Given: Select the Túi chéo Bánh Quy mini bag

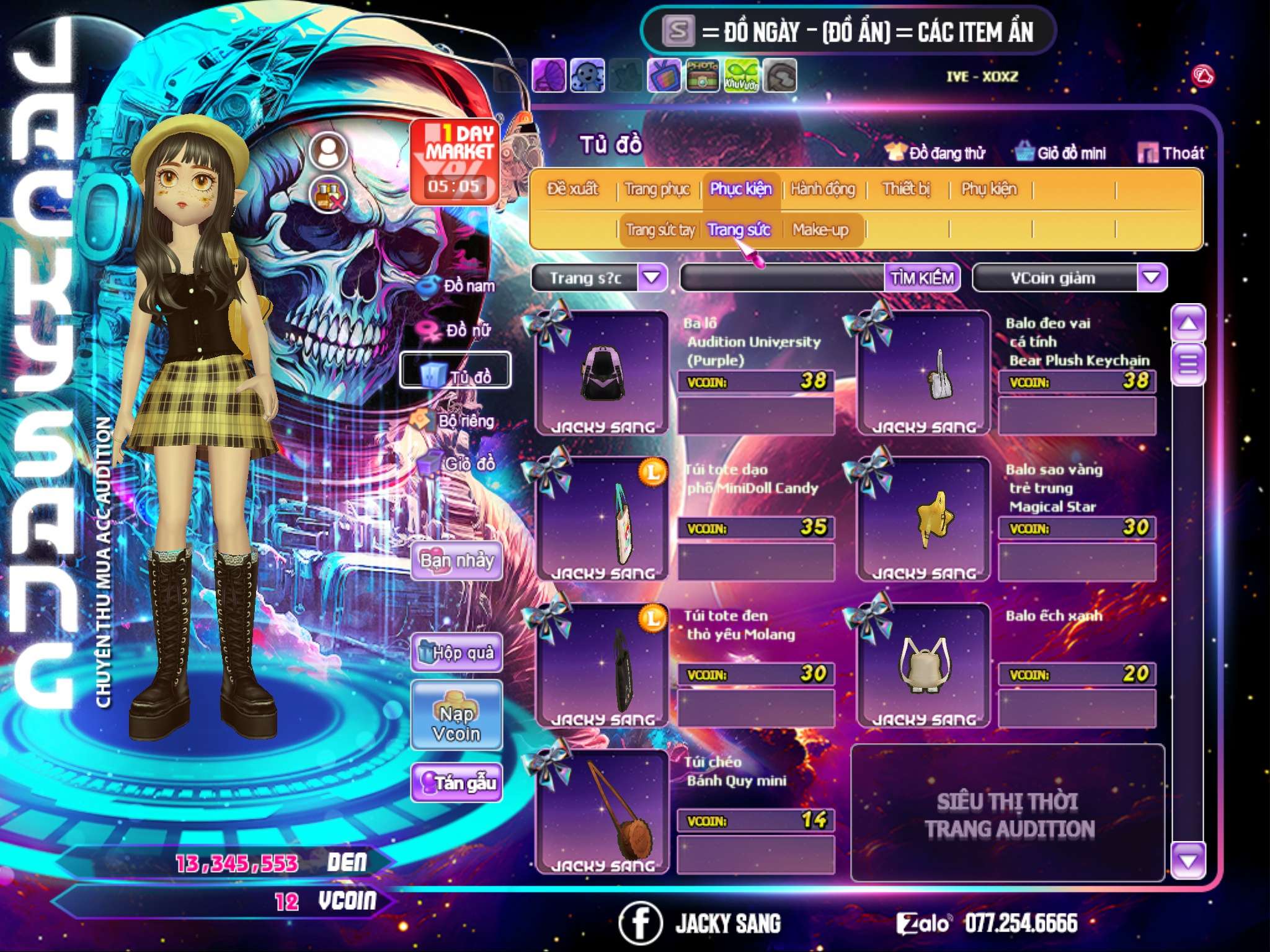Looking at the screenshot, I should tap(602, 812).
